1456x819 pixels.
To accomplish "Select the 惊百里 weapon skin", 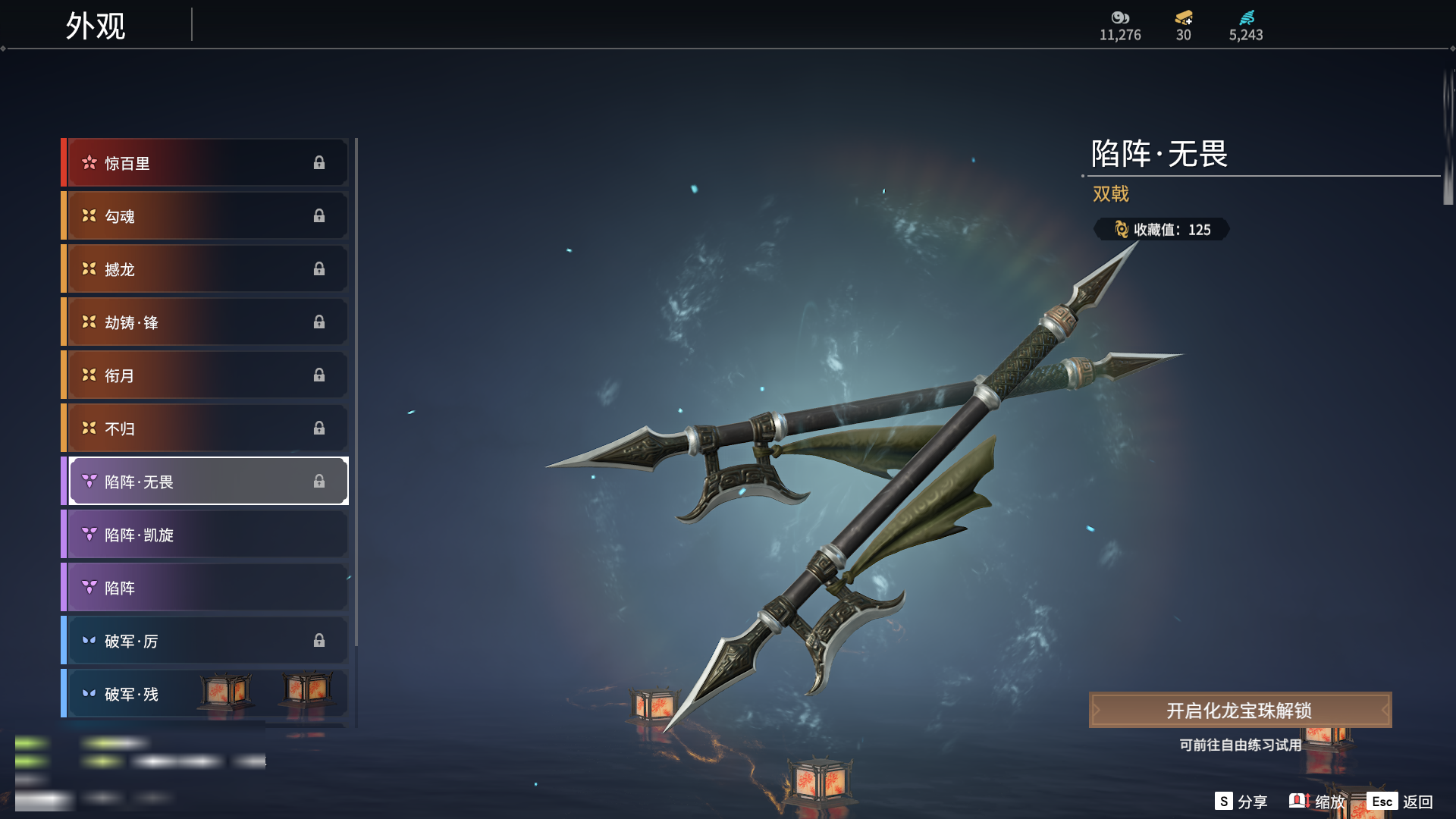I will point(206,163).
